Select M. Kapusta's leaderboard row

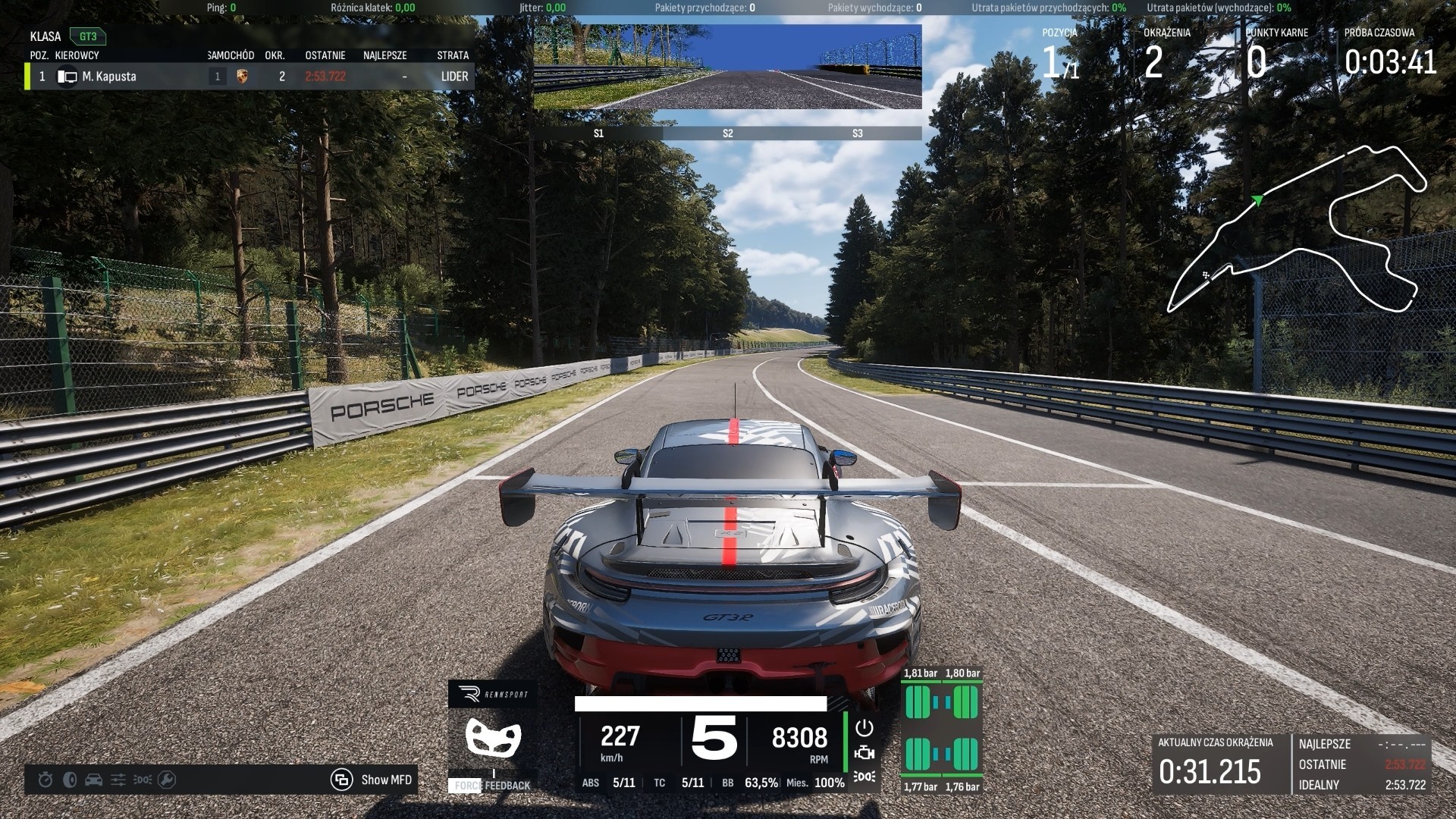[250, 77]
